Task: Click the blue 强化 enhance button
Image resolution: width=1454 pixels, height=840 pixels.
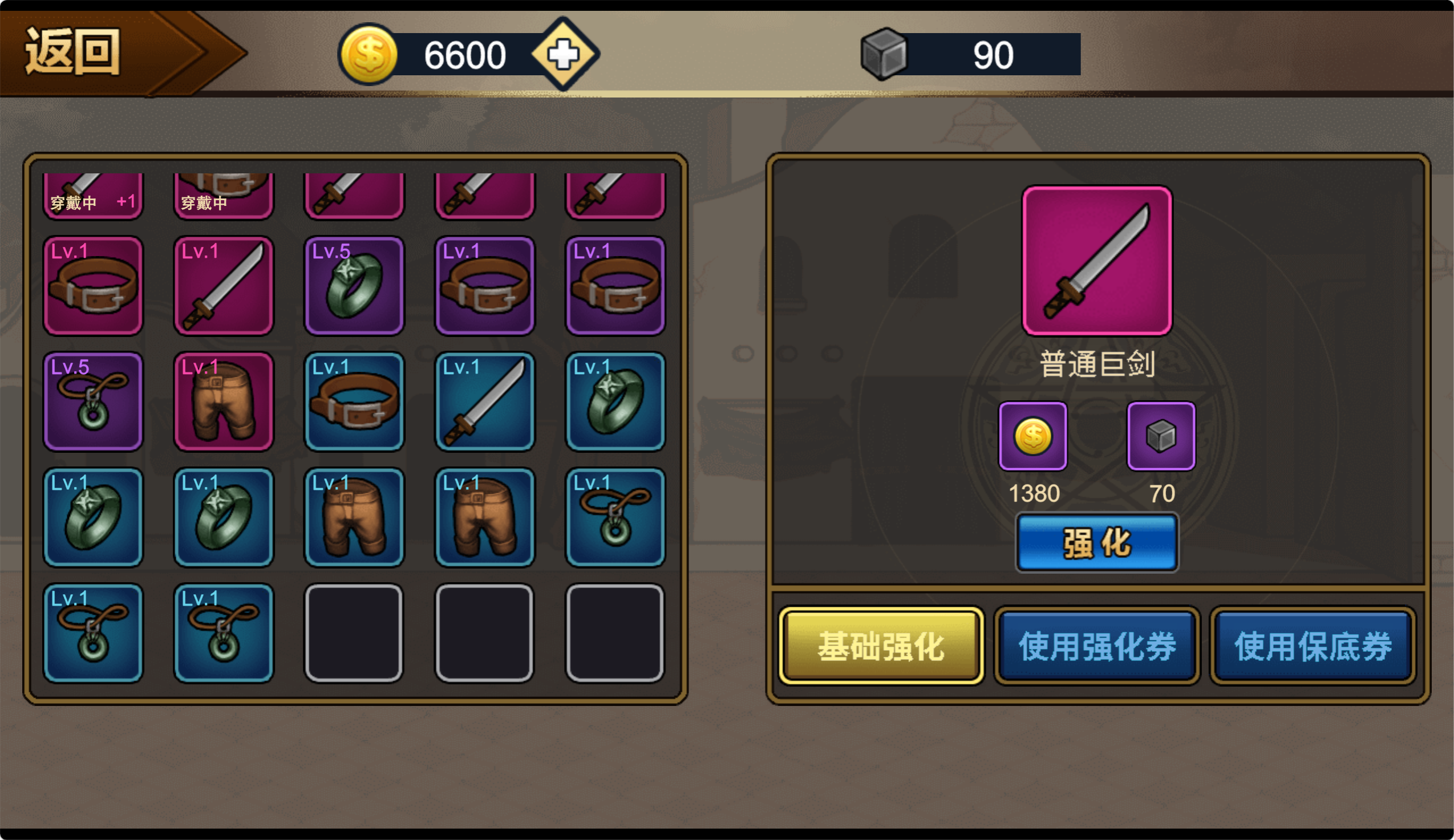Action: 1096,543
